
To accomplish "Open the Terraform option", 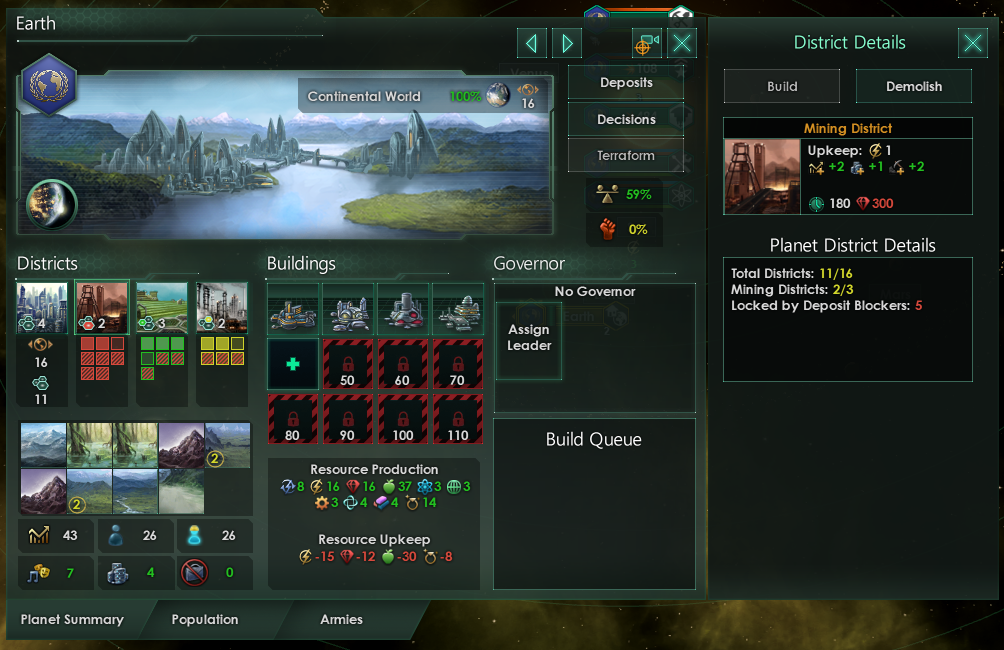I will coord(626,156).
